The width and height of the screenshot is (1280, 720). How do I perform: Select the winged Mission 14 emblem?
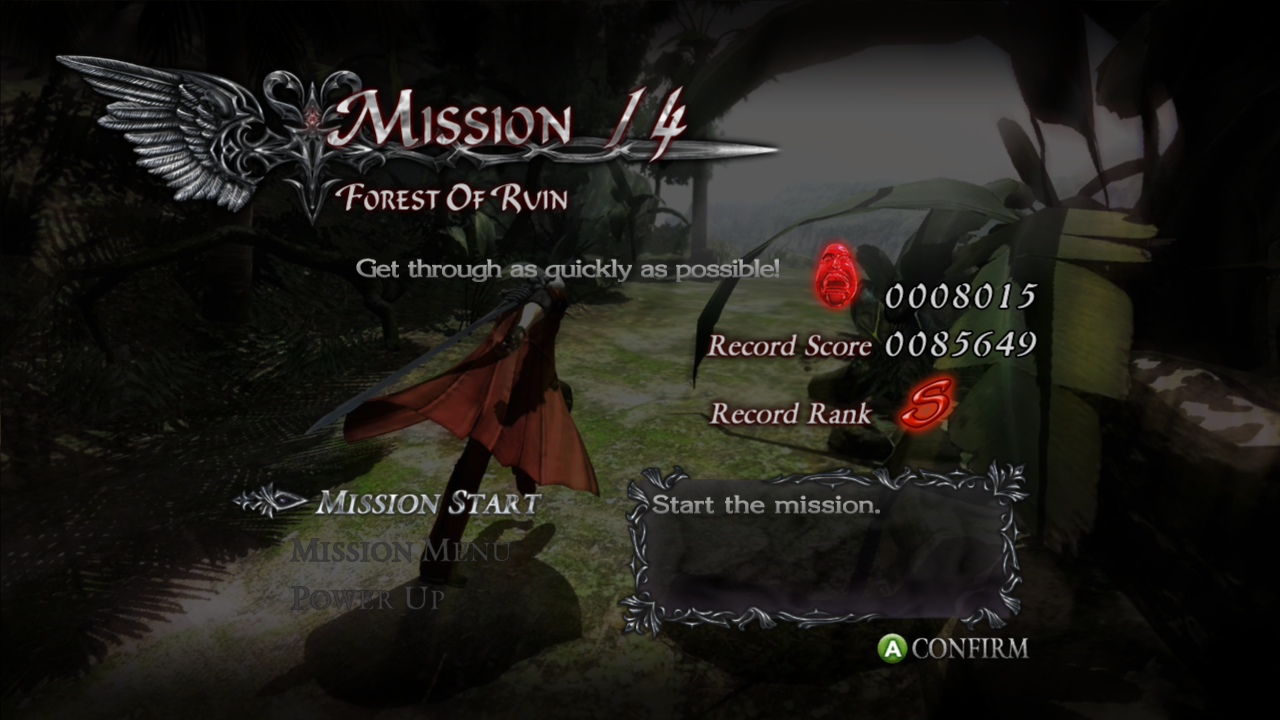180,130
